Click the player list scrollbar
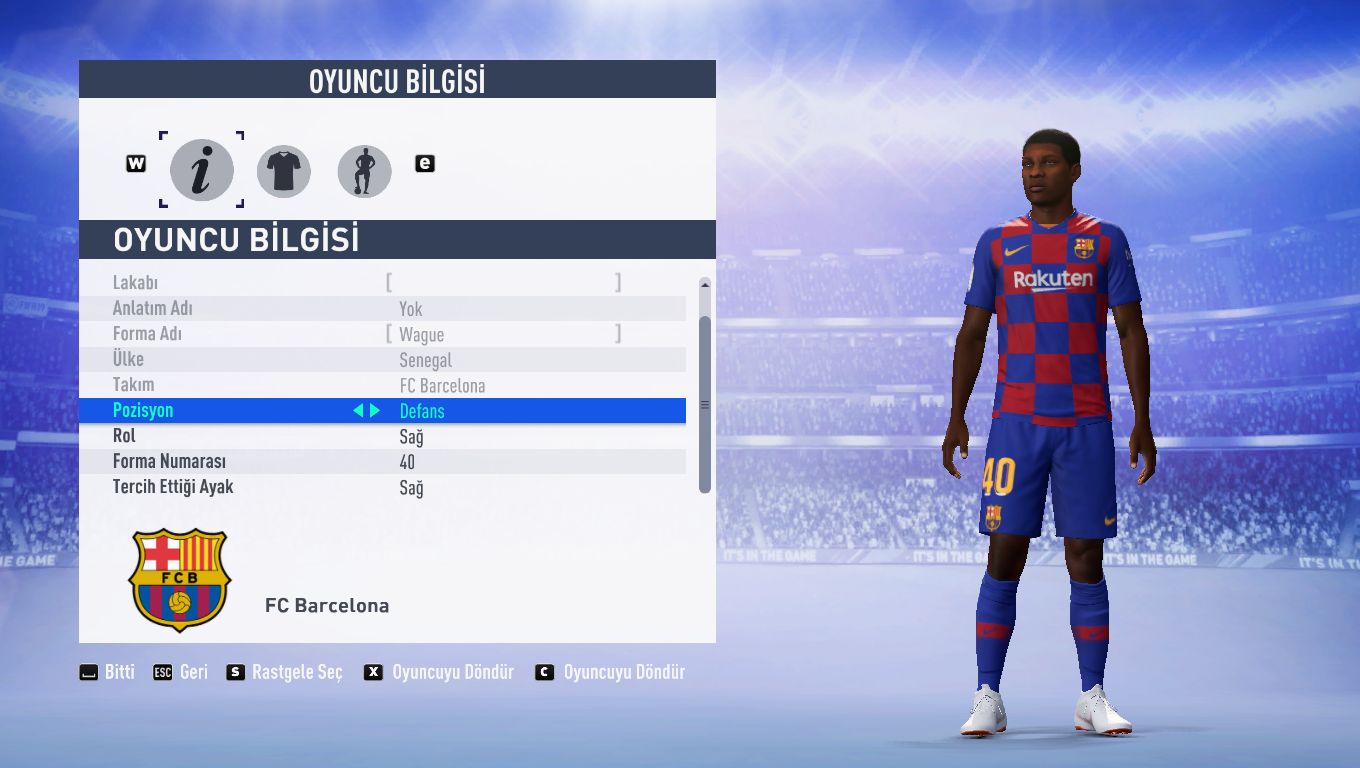 coord(705,404)
